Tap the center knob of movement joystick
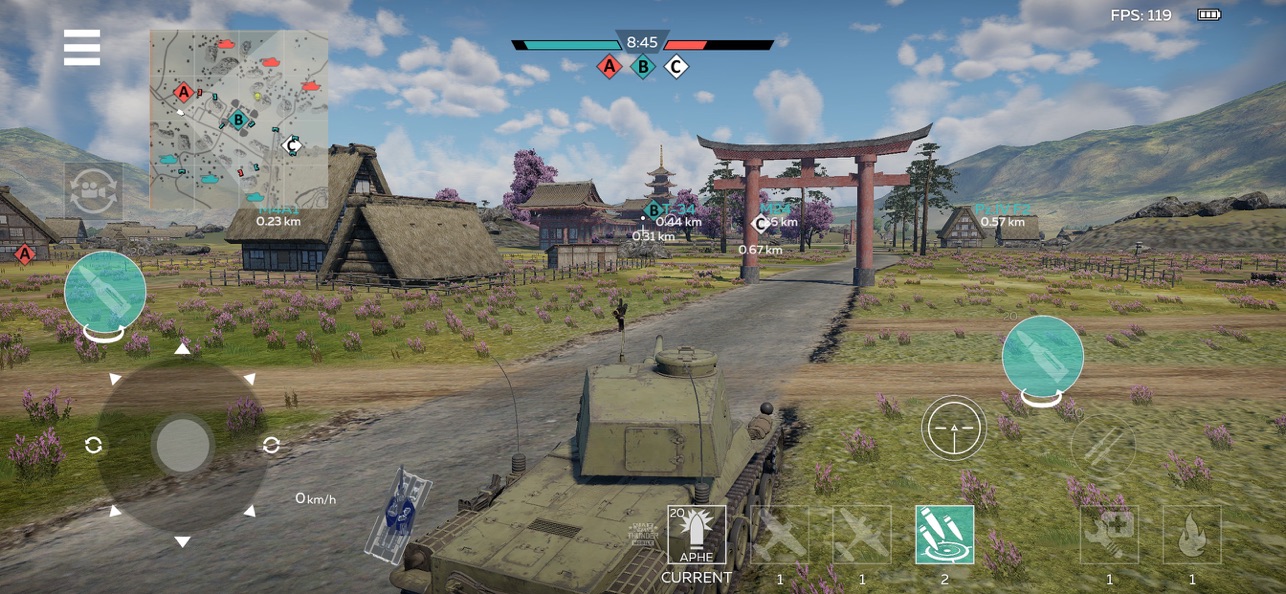Screen dimensions: 1286x594 183,445
